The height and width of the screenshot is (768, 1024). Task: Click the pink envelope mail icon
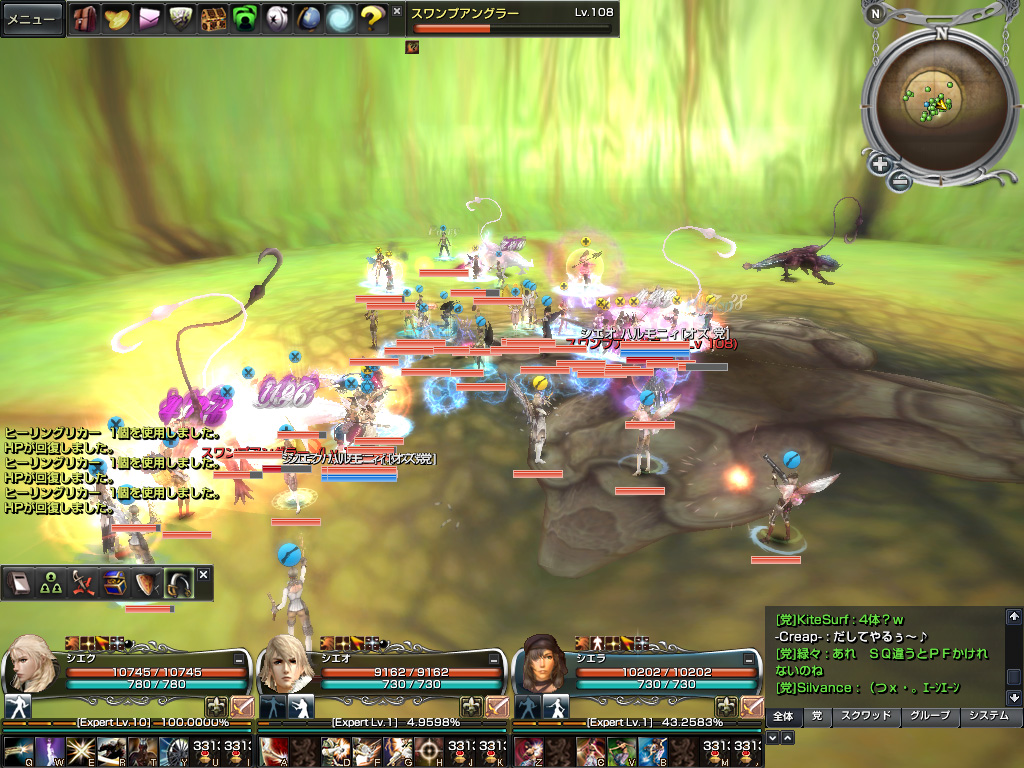coord(149,18)
